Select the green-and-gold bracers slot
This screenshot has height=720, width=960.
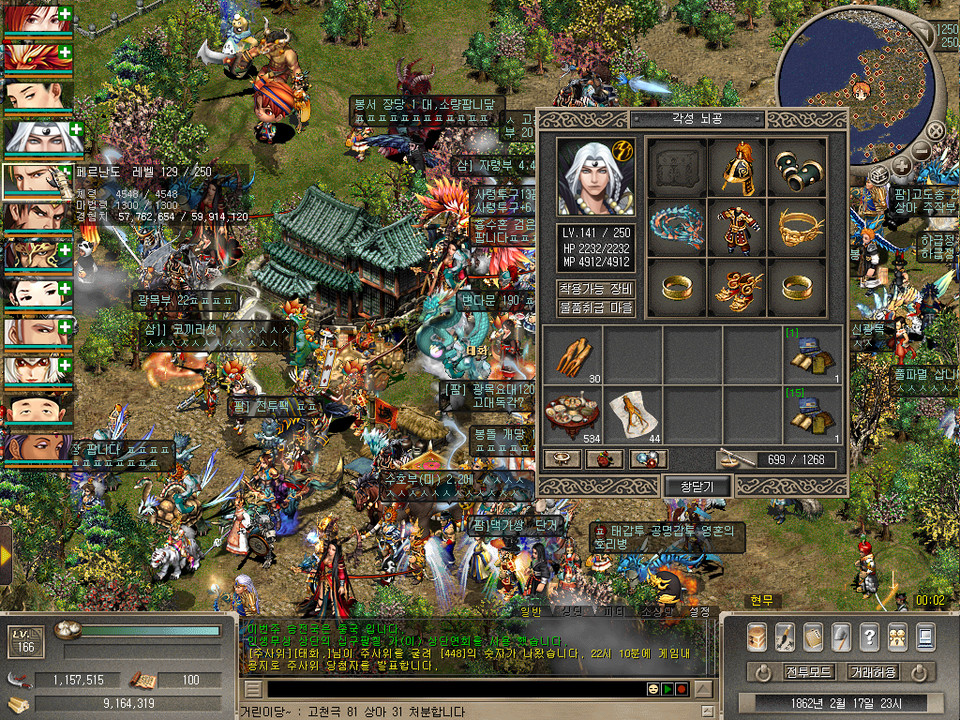pyautogui.click(x=797, y=168)
